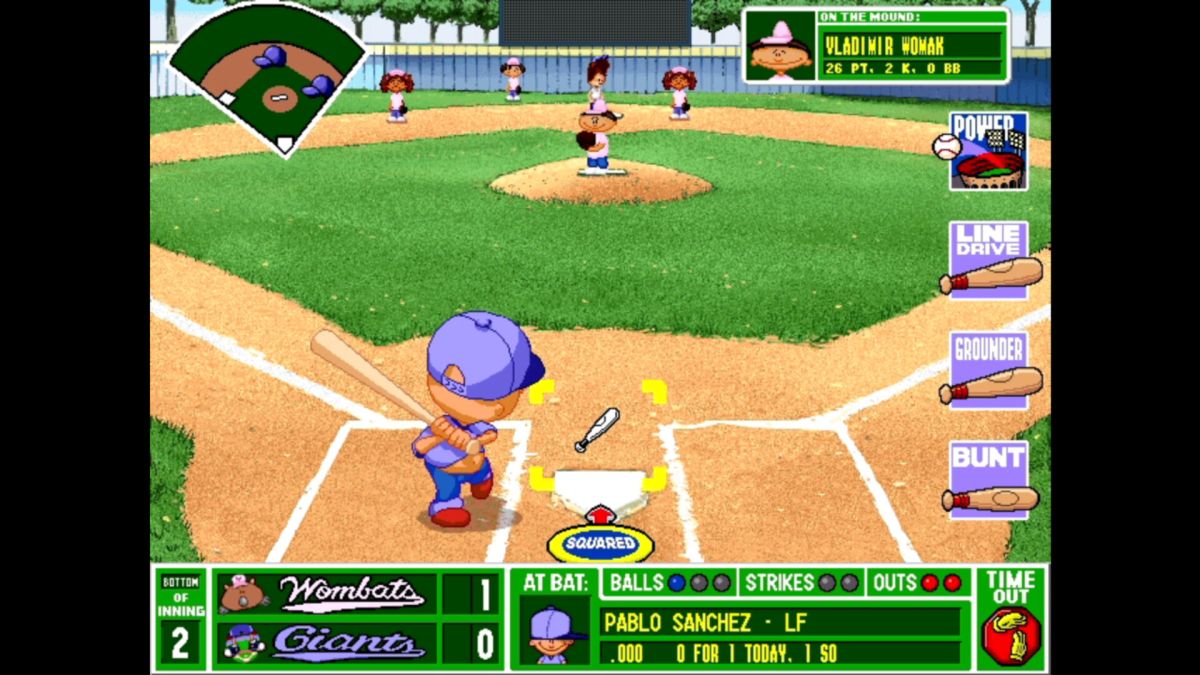Select the Line Drive swing
Viewport: 1200px width, 675px height.
point(989,260)
